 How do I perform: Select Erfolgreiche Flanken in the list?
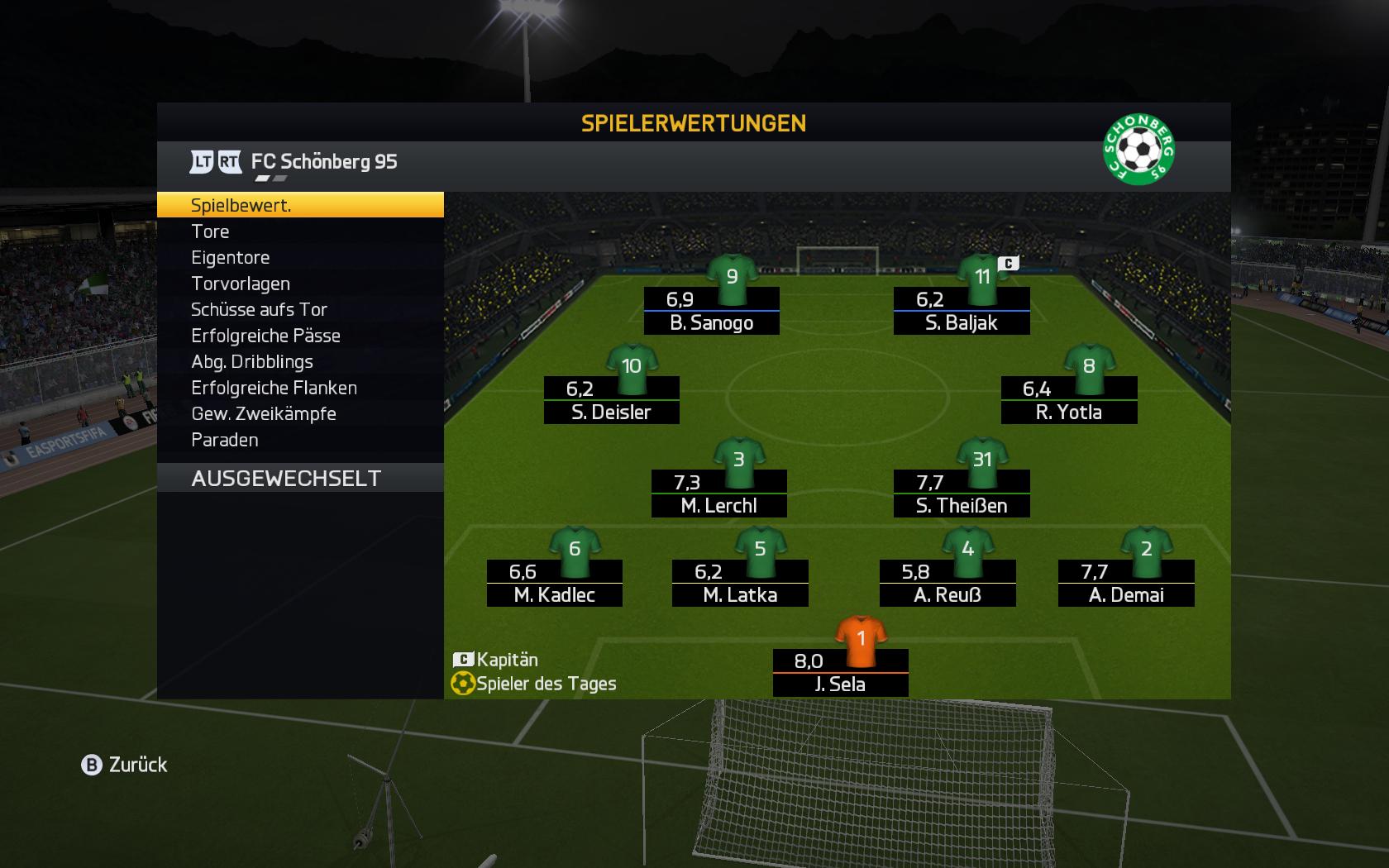(299, 388)
